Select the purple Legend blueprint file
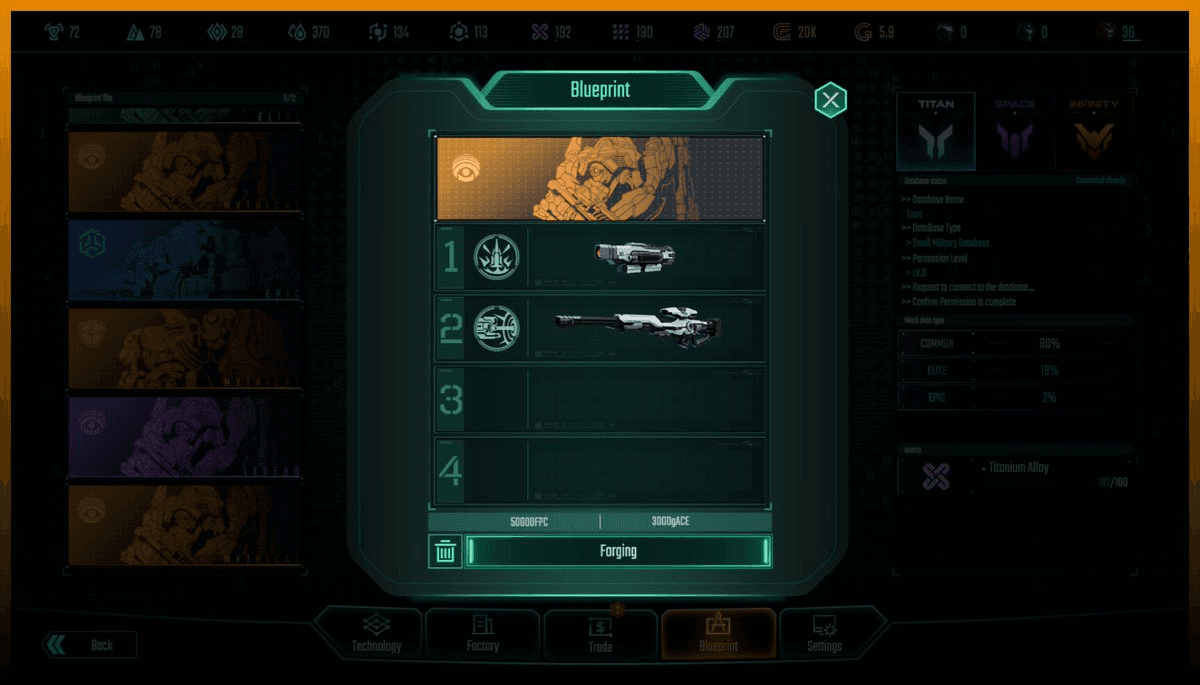The height and width of the screenshot is (685, 1200). pyautogui.click(x=185, y=437)
